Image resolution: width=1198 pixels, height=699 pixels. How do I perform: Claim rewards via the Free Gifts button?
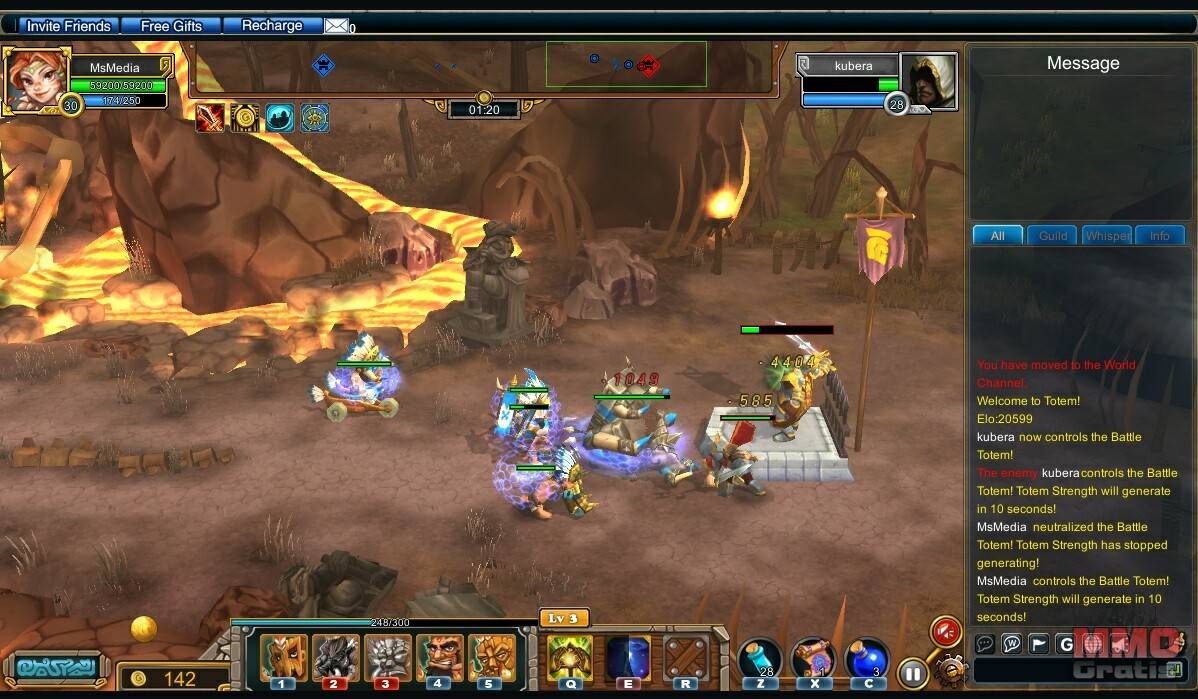click(x=171, y=26)
